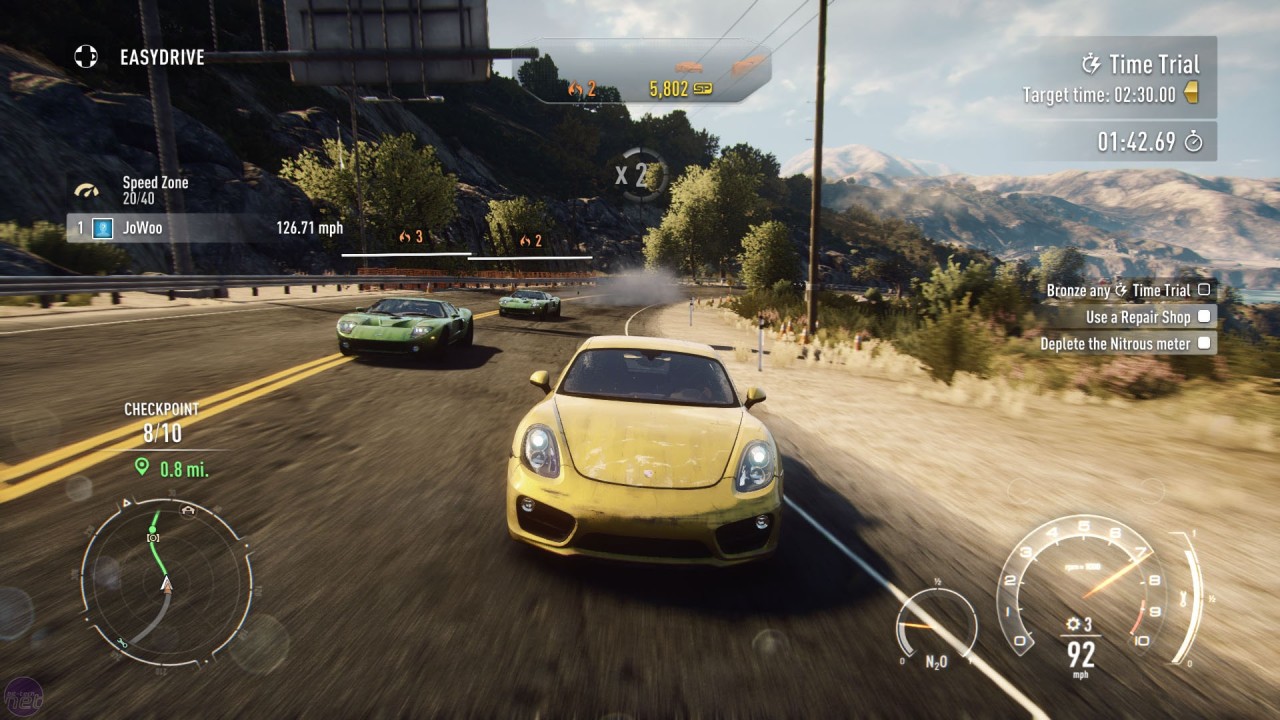The height and width of the screenshot is (720, 1280).
Task: Tick the Use a Repair Shop objective
Action: coord(1204,317)
